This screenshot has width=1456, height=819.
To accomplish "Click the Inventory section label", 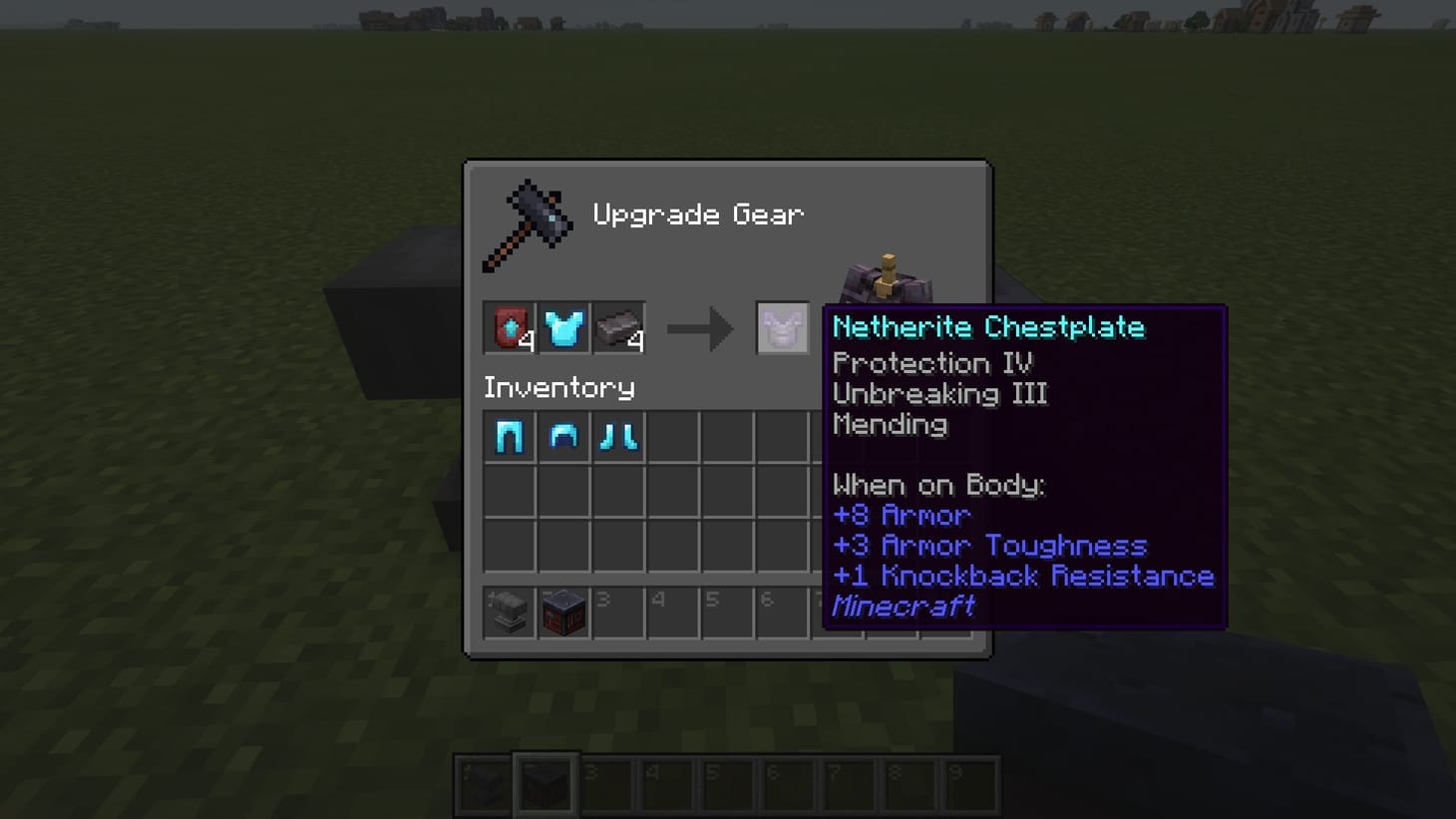I will [x=558, y=387].
